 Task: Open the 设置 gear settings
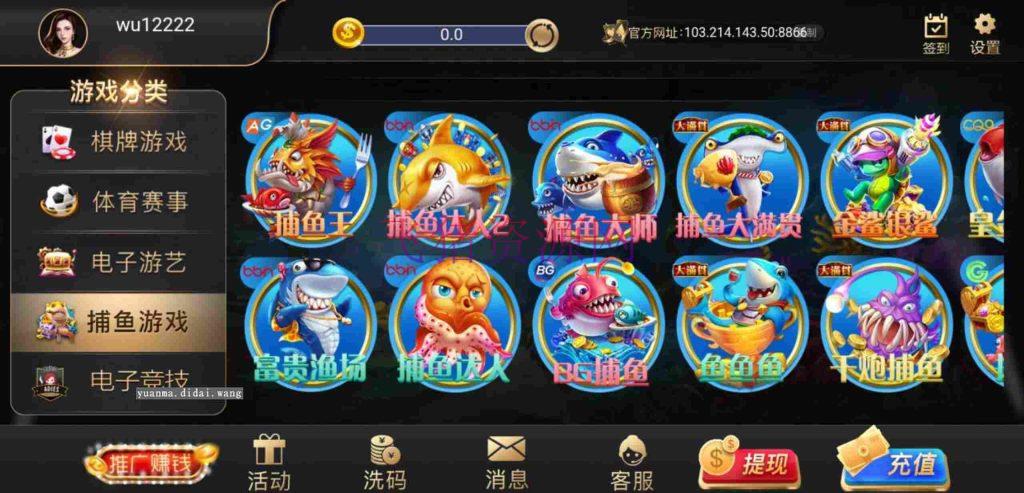[x=985, y=34]
